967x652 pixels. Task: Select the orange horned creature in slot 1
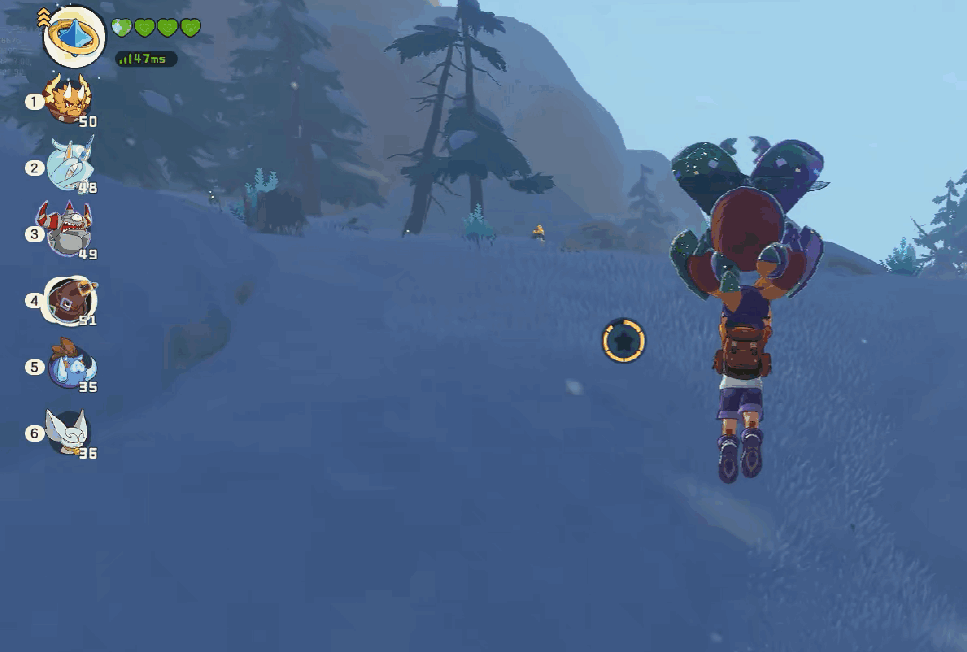coord(69,100)
